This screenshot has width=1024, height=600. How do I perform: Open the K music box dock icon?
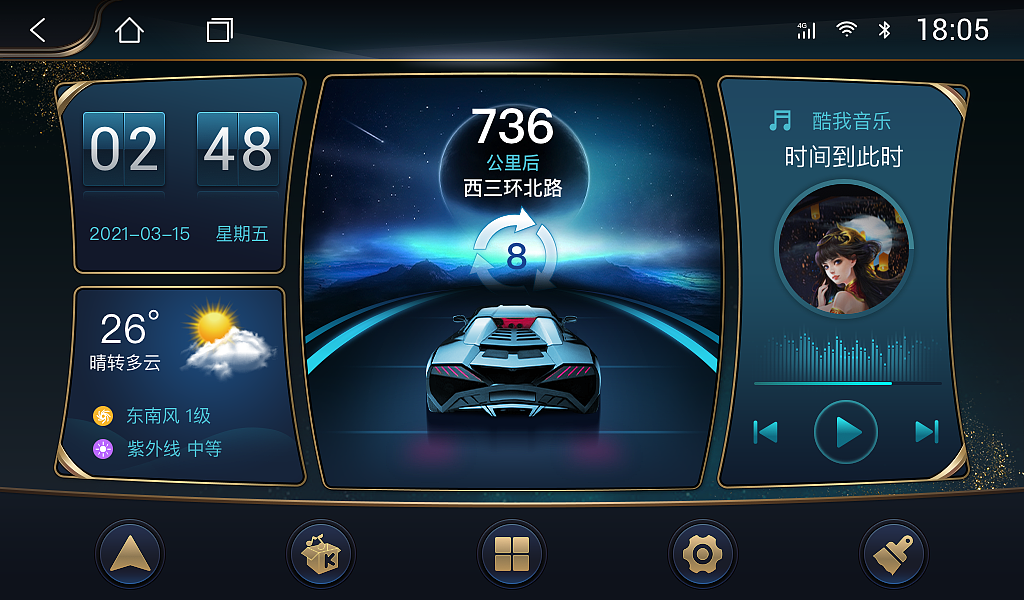tap(320, 553)
